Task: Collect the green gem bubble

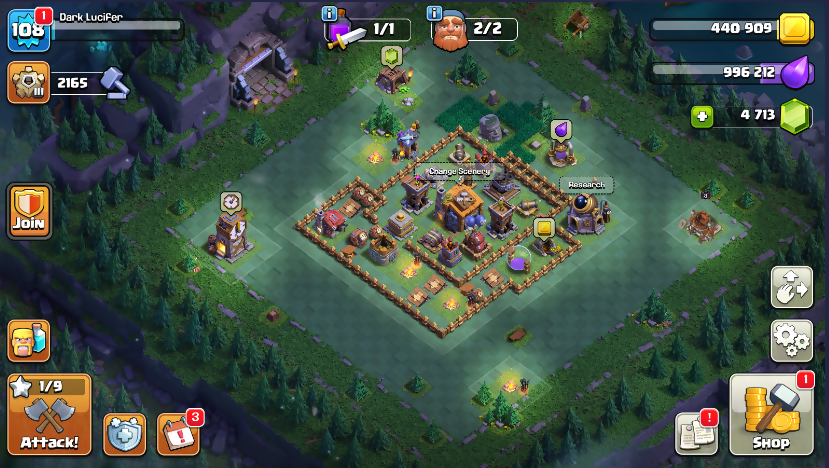Action: pos(391,55)
